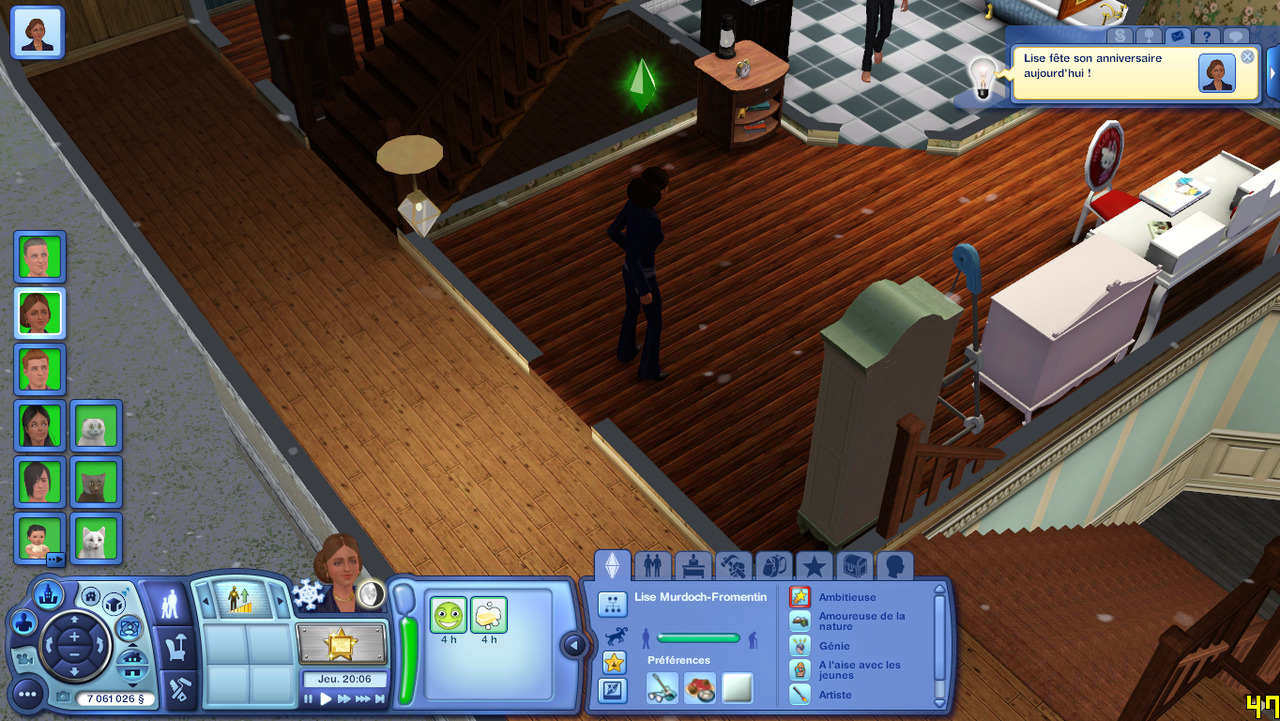The image size is (1280, 721).
Task: Choose the white cat household portrait
Action: 96,539
